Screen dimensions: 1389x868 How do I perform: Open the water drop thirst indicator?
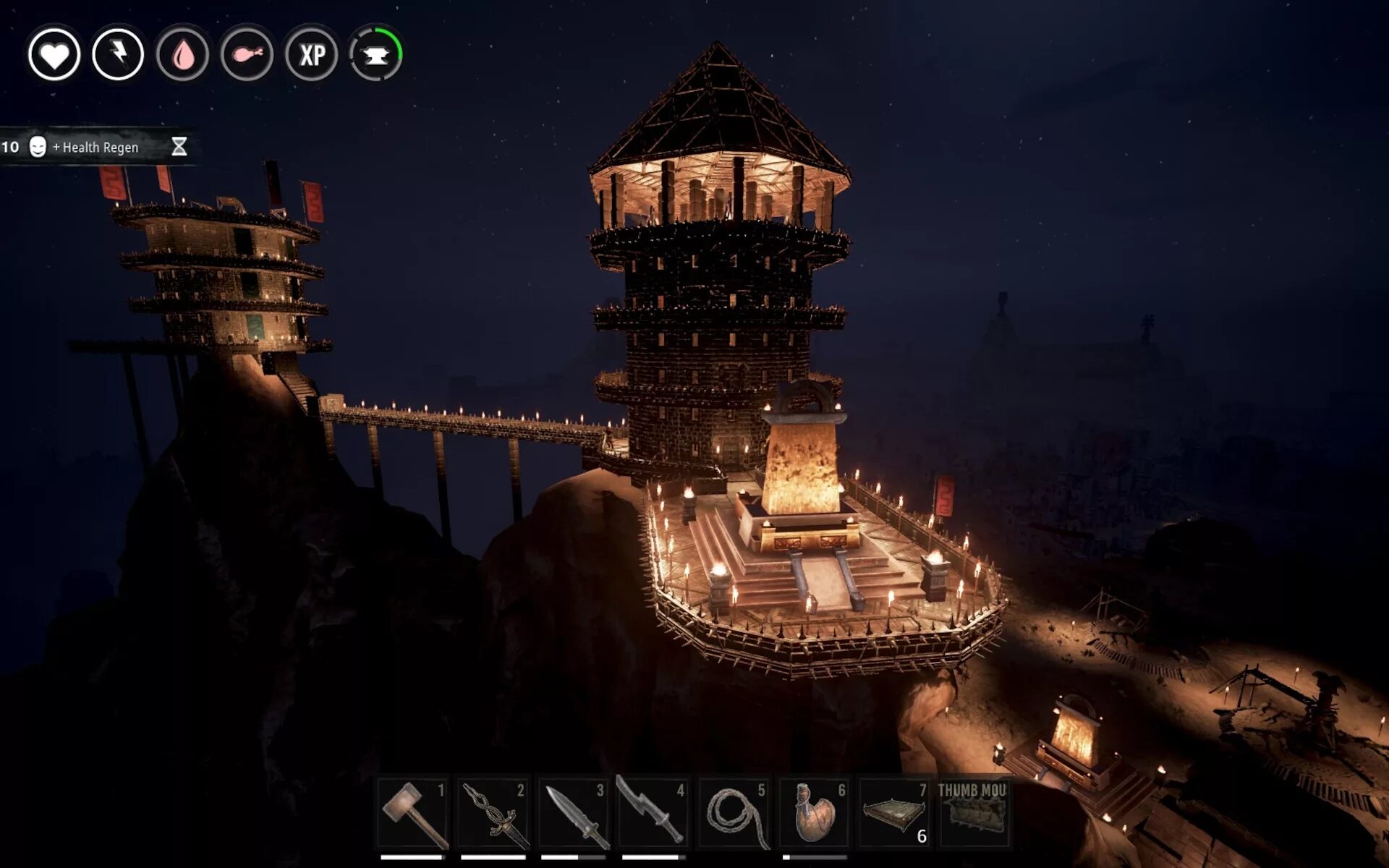(183, 54)
